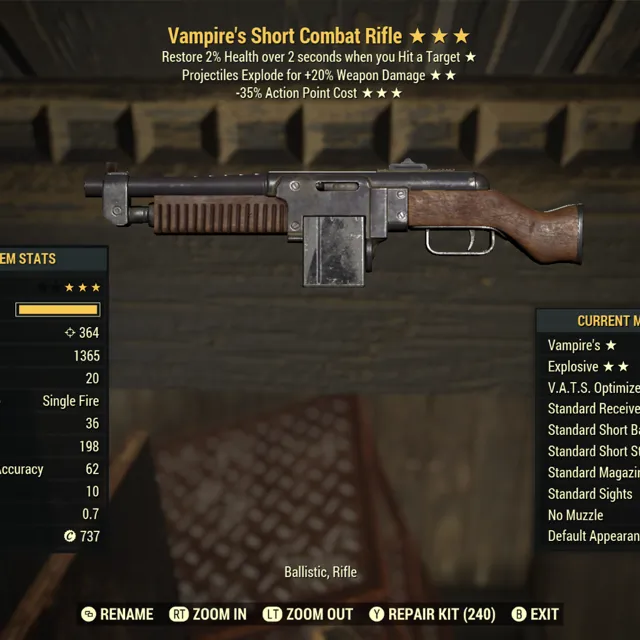The width and height of the screenshot is (640, 640).
Task: Highlight the Standard Receiver mod row
Action: 593,409
